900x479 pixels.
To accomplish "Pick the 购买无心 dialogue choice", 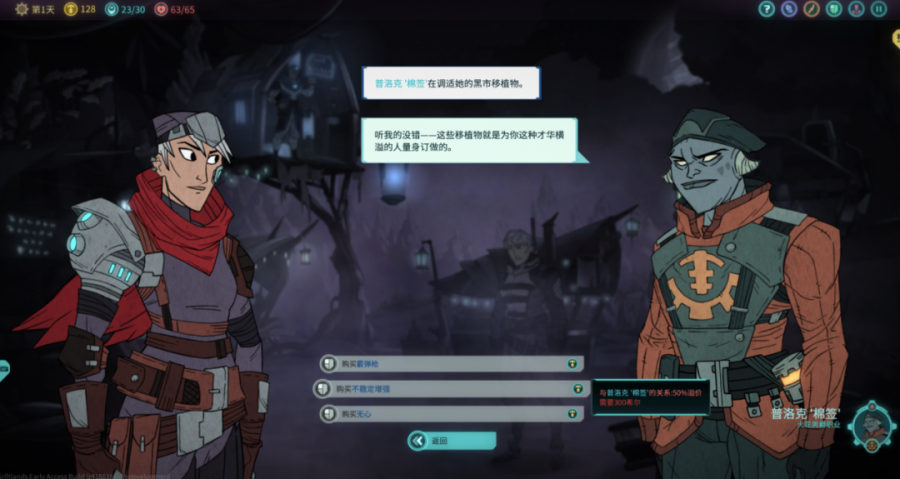I will tap(451, 413).
